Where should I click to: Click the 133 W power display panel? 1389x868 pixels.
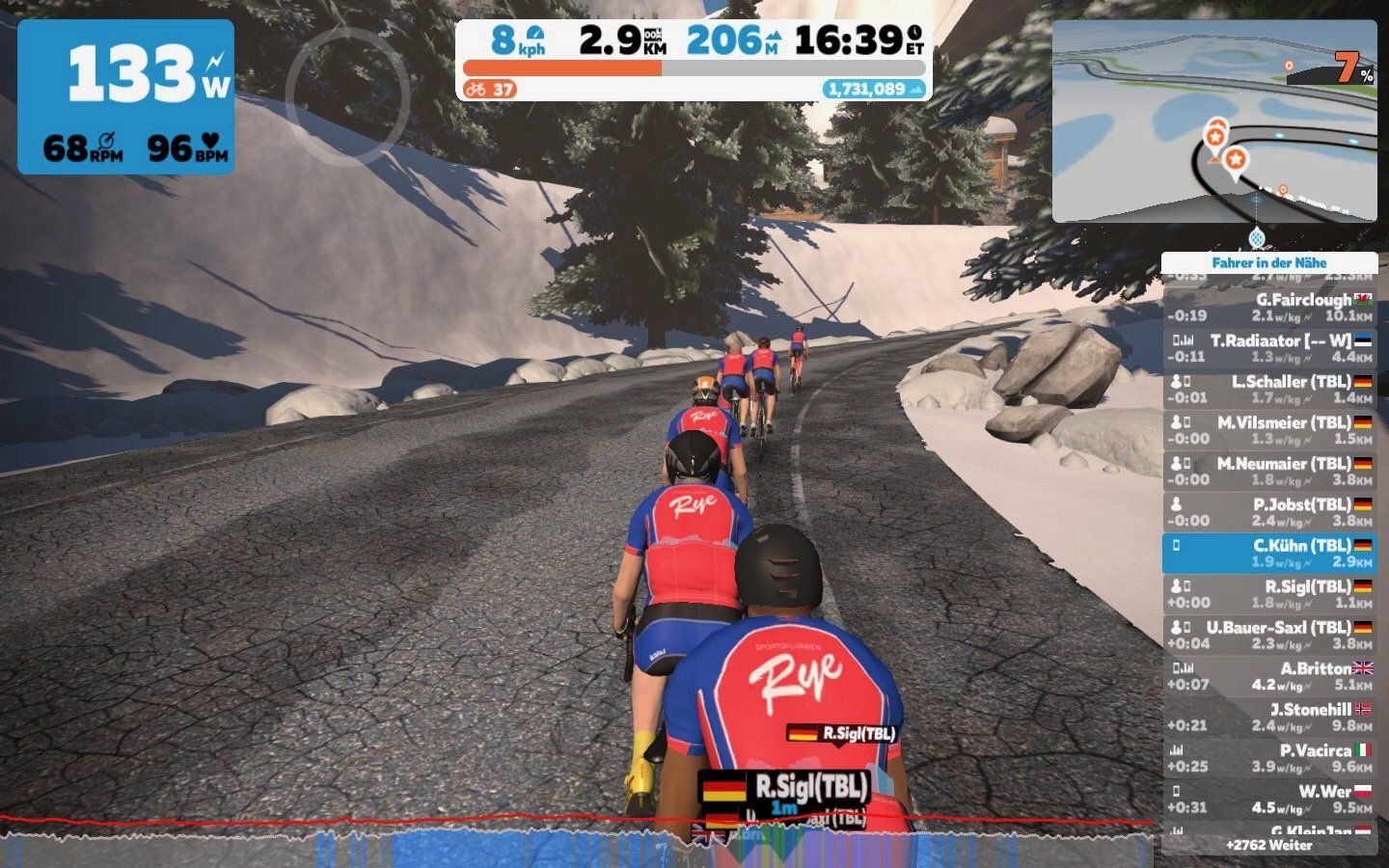[x=125, y=96]
